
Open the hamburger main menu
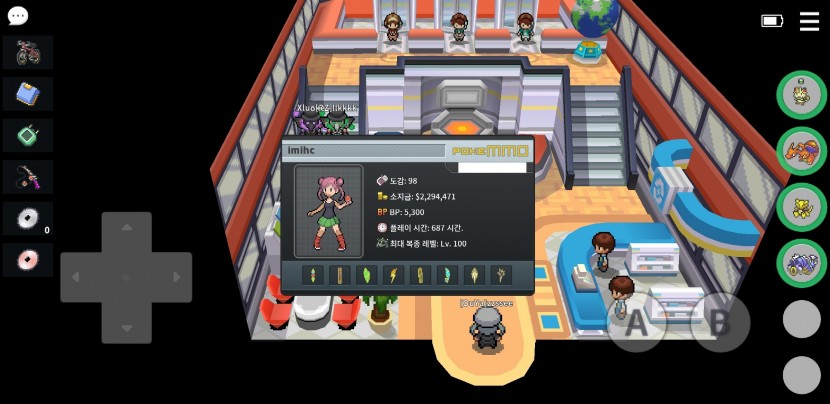point(809,21)
